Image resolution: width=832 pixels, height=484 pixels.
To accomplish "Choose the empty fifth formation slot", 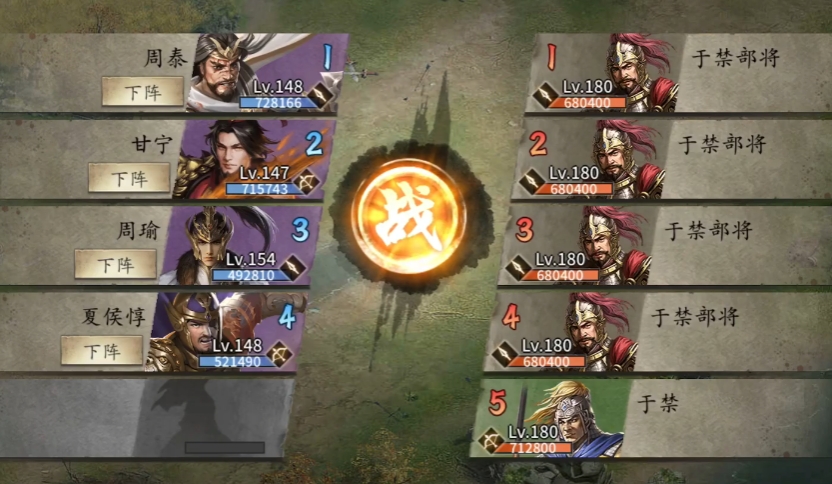I will tap(150, 415).
